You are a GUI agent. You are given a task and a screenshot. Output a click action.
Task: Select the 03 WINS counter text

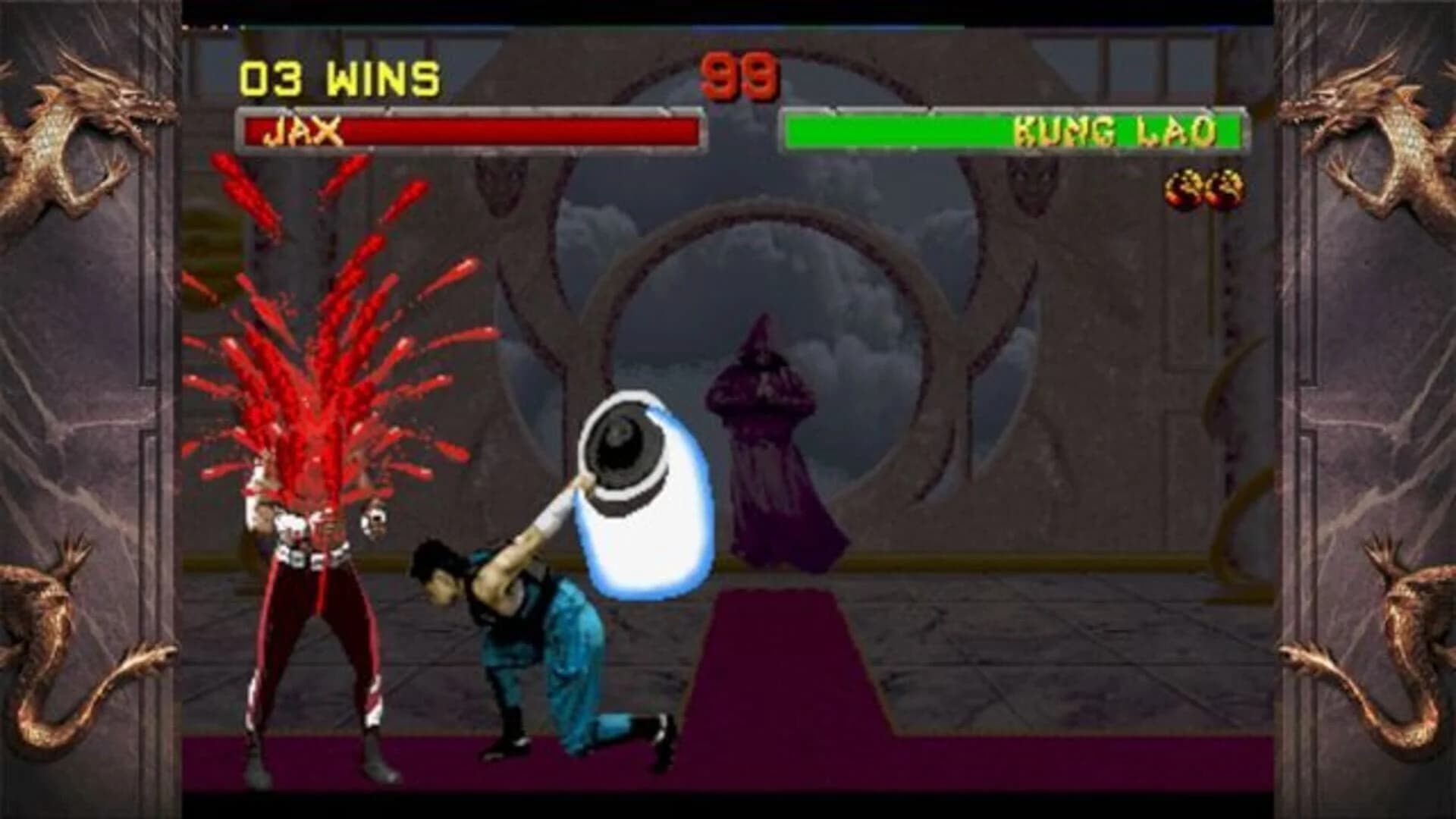click(x=337, y=74)
